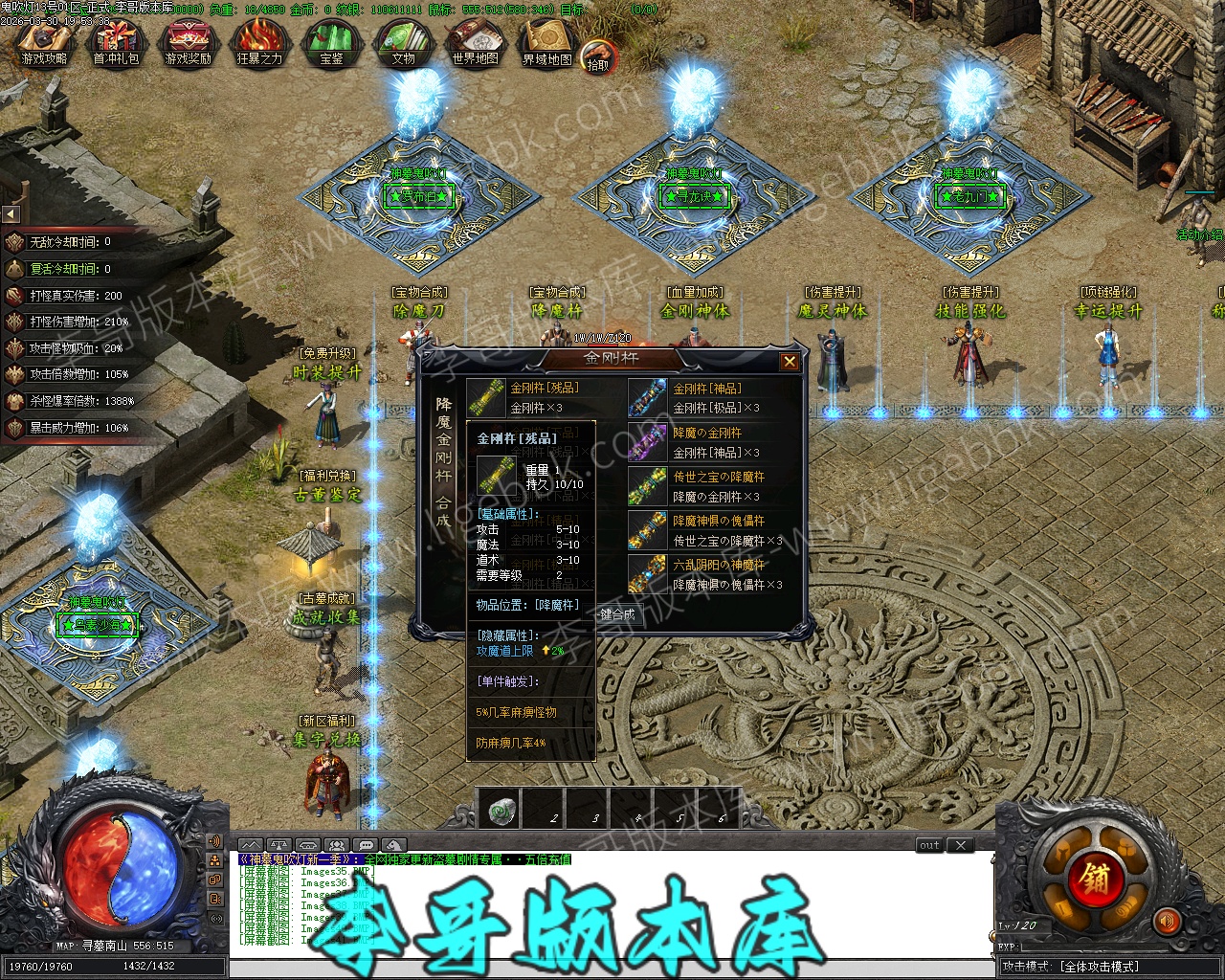Click the 一键合成 one-click synthesize button
Screen dimensions: 1225x980
point(617,614)
